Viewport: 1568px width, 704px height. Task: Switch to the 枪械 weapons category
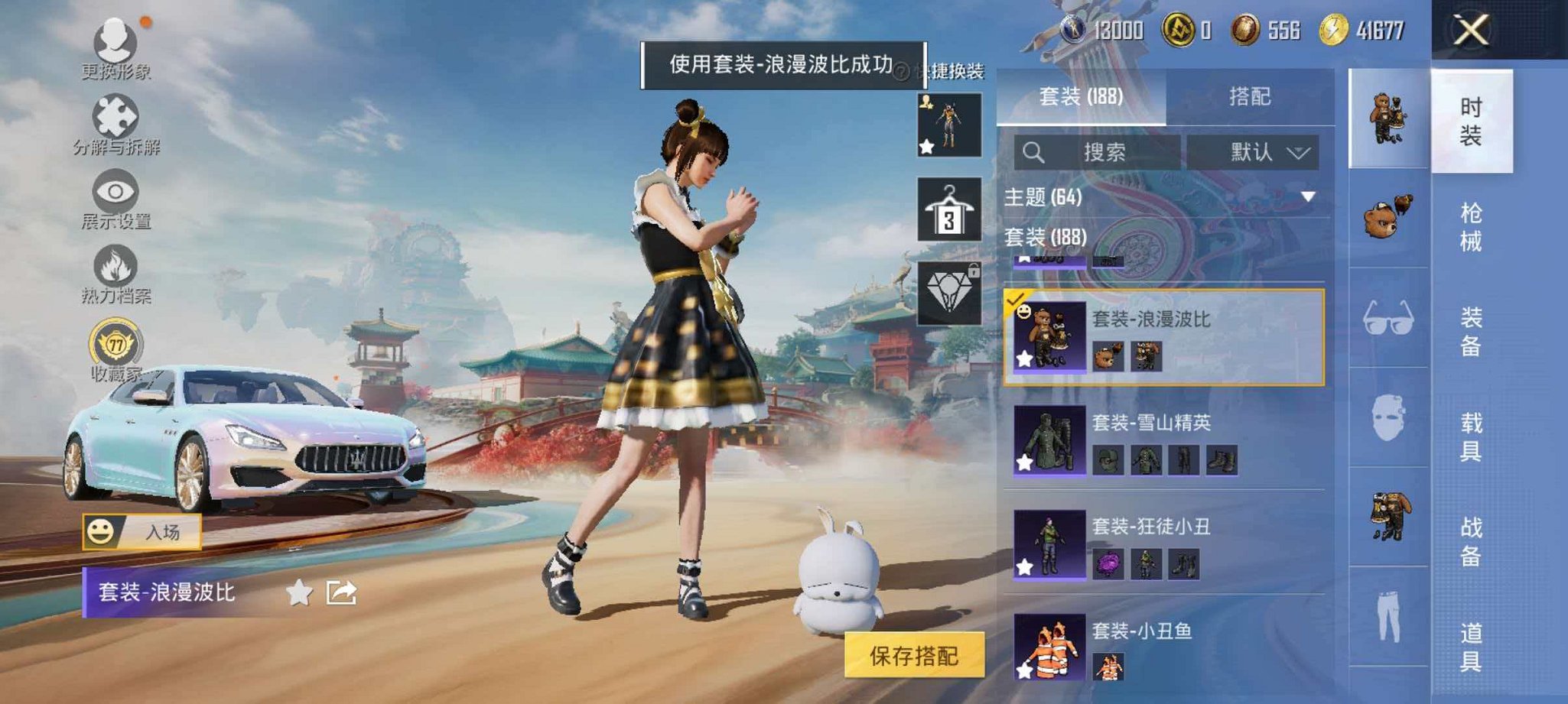tap(1473, 225)
